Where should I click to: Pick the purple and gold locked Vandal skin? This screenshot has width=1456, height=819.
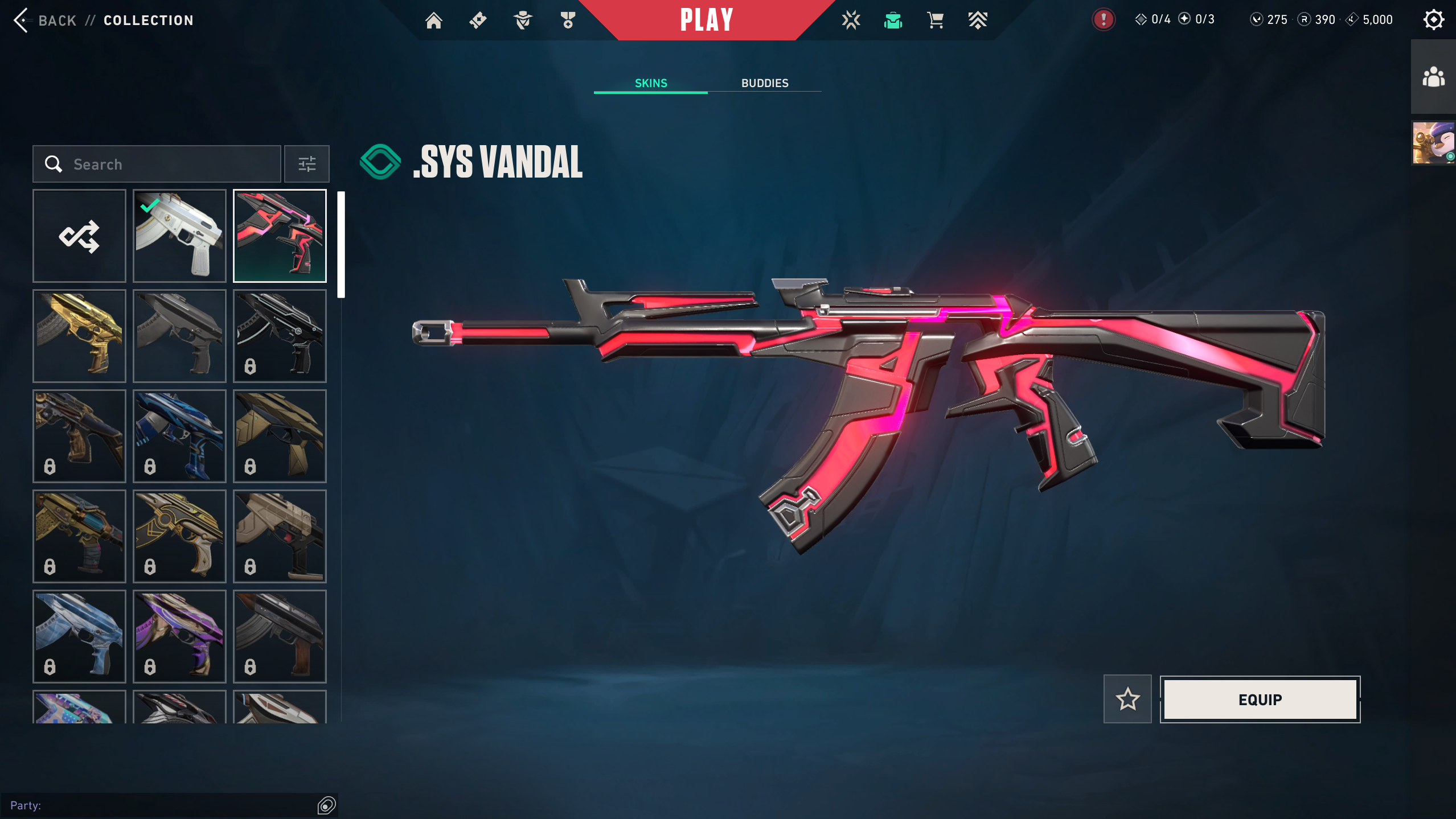(x=179, y=636)
